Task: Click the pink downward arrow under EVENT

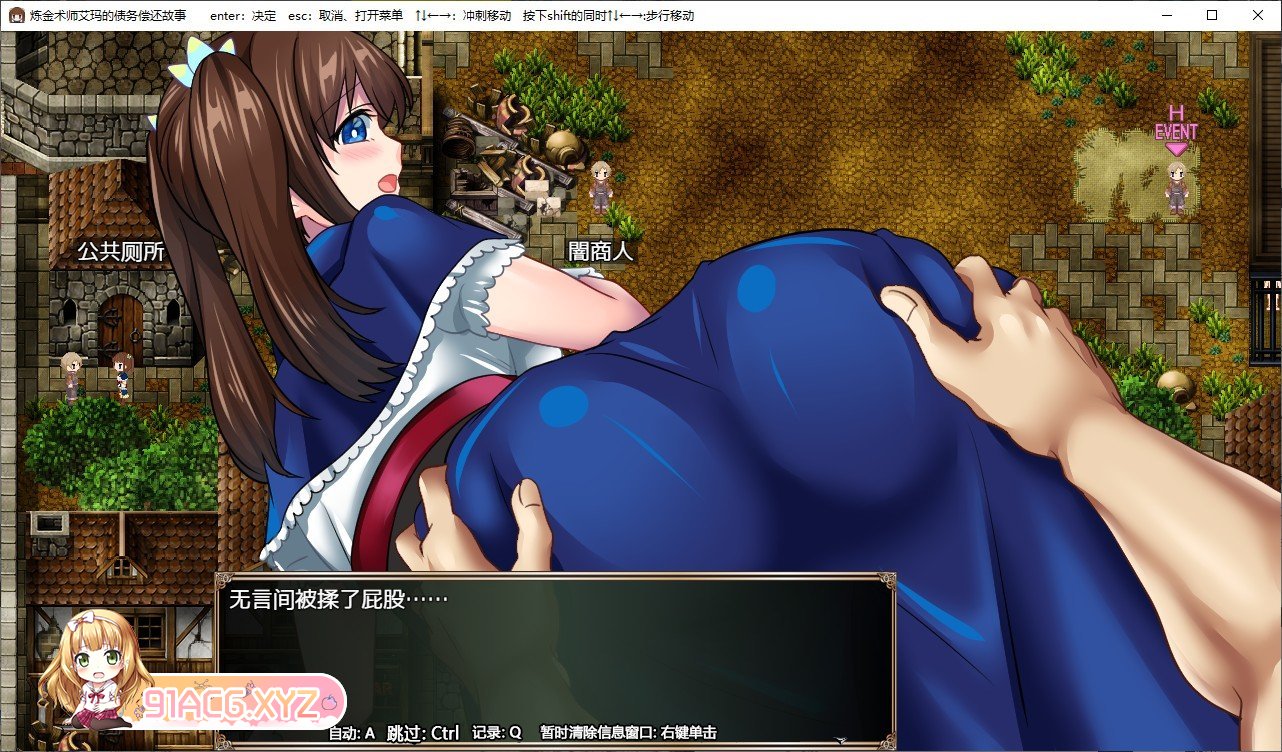Action: [x=1176, y=150]
